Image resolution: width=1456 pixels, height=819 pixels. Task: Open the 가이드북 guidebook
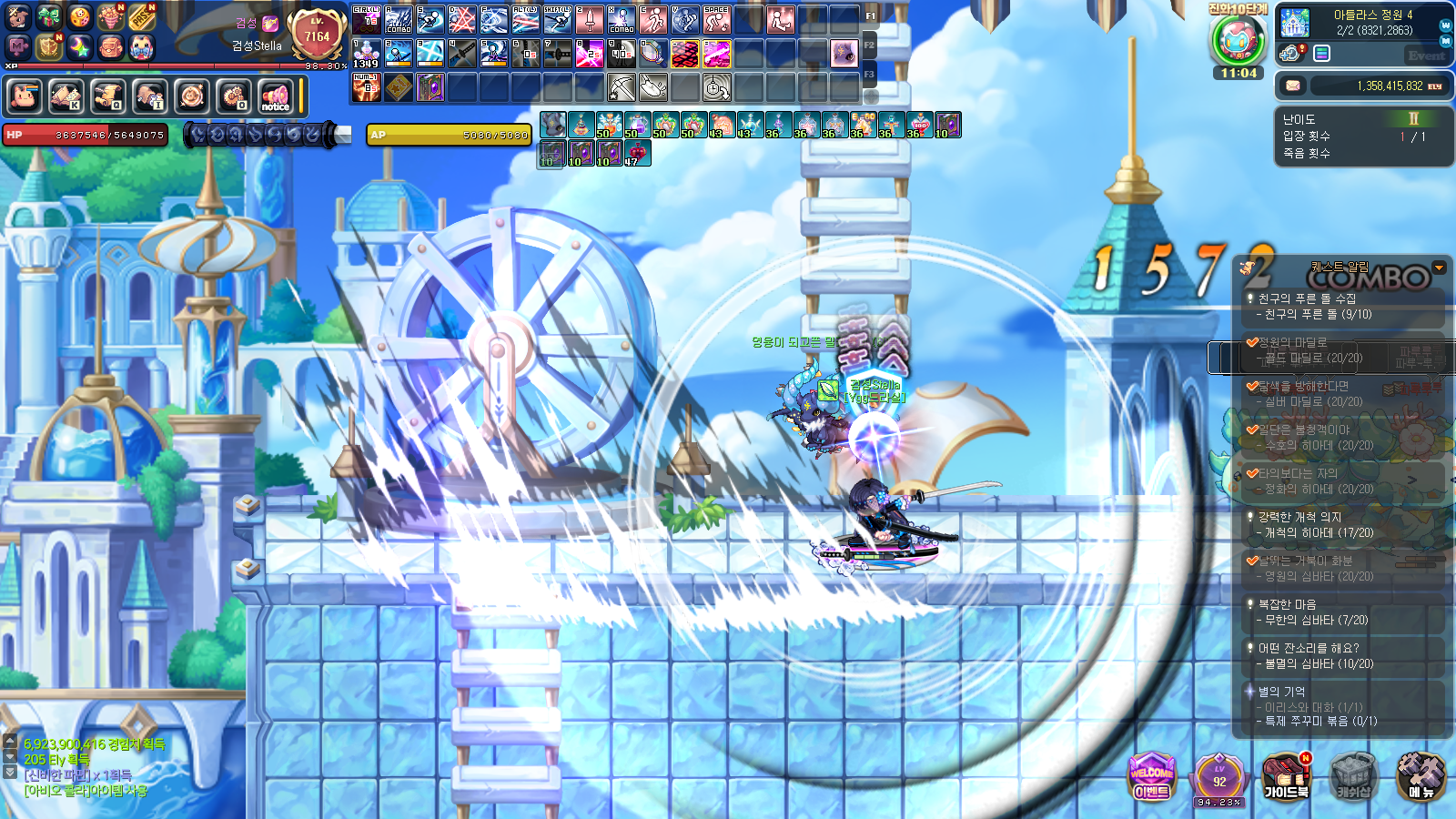tap(1285, 776)
